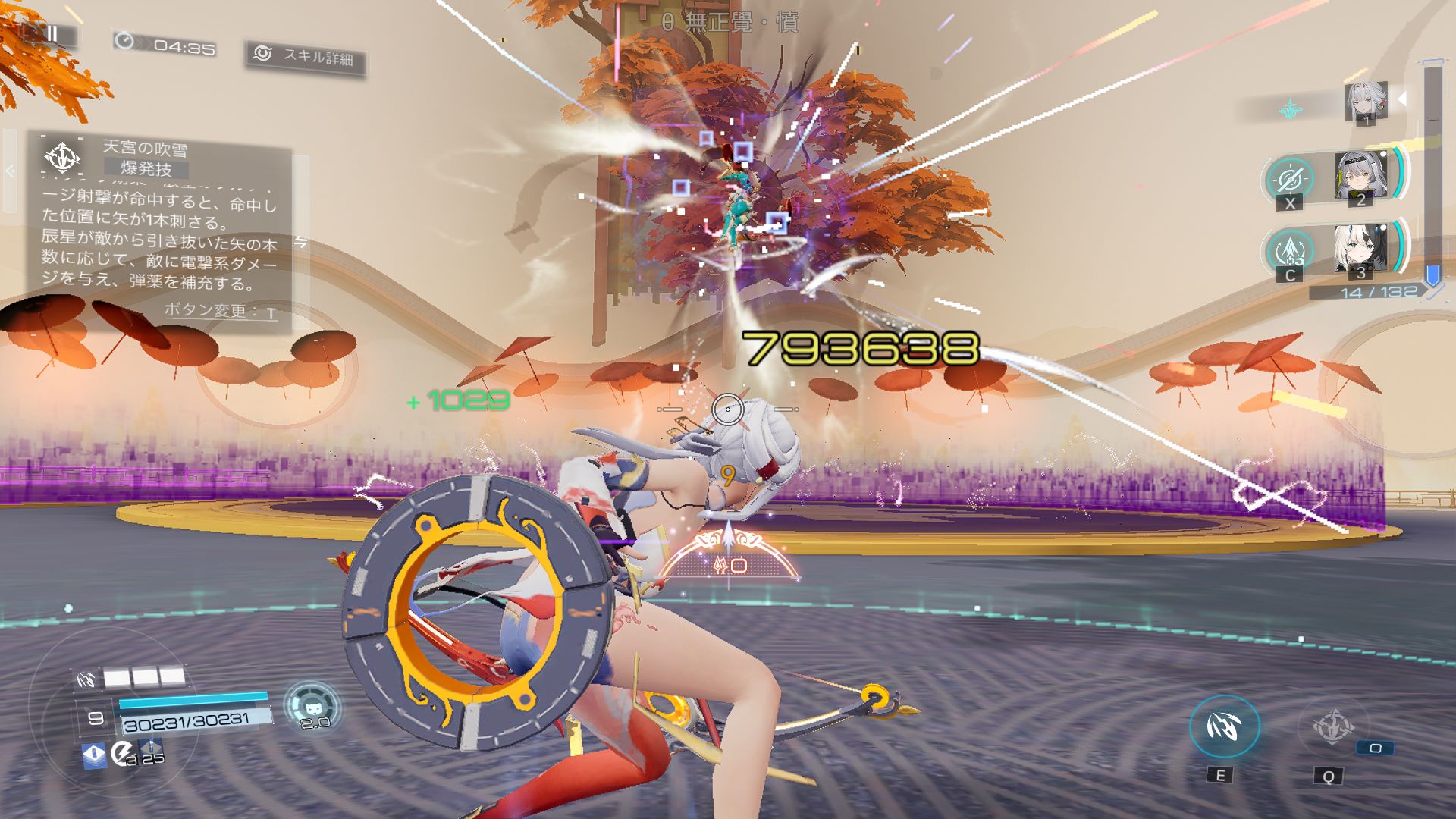Activate the third character's arrow support skill
This screenshot has height=819, width=1456.
coord(1290,252)
